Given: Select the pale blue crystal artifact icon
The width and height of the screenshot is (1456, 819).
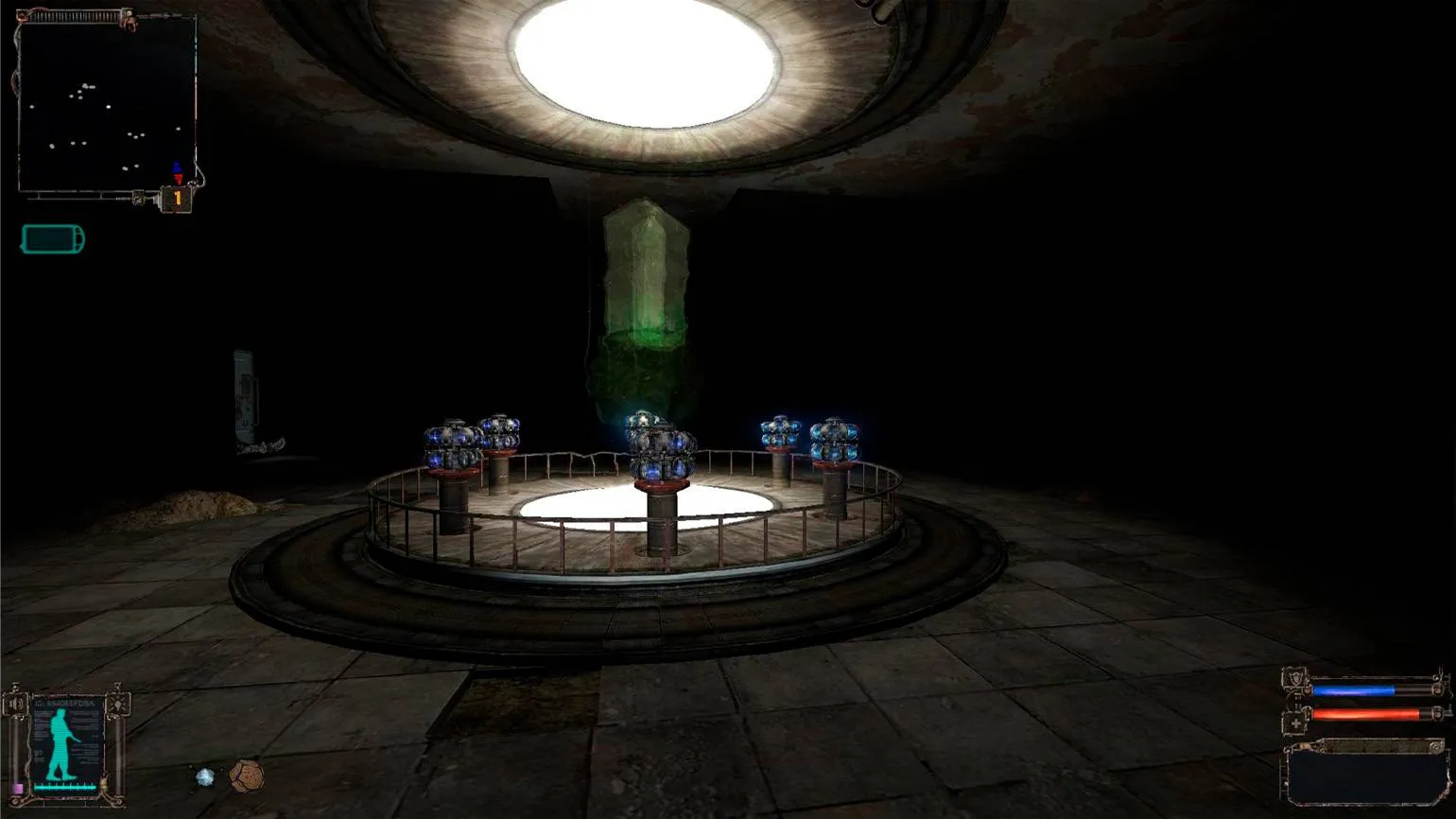Looking at the screenshot, I should 205,777.
